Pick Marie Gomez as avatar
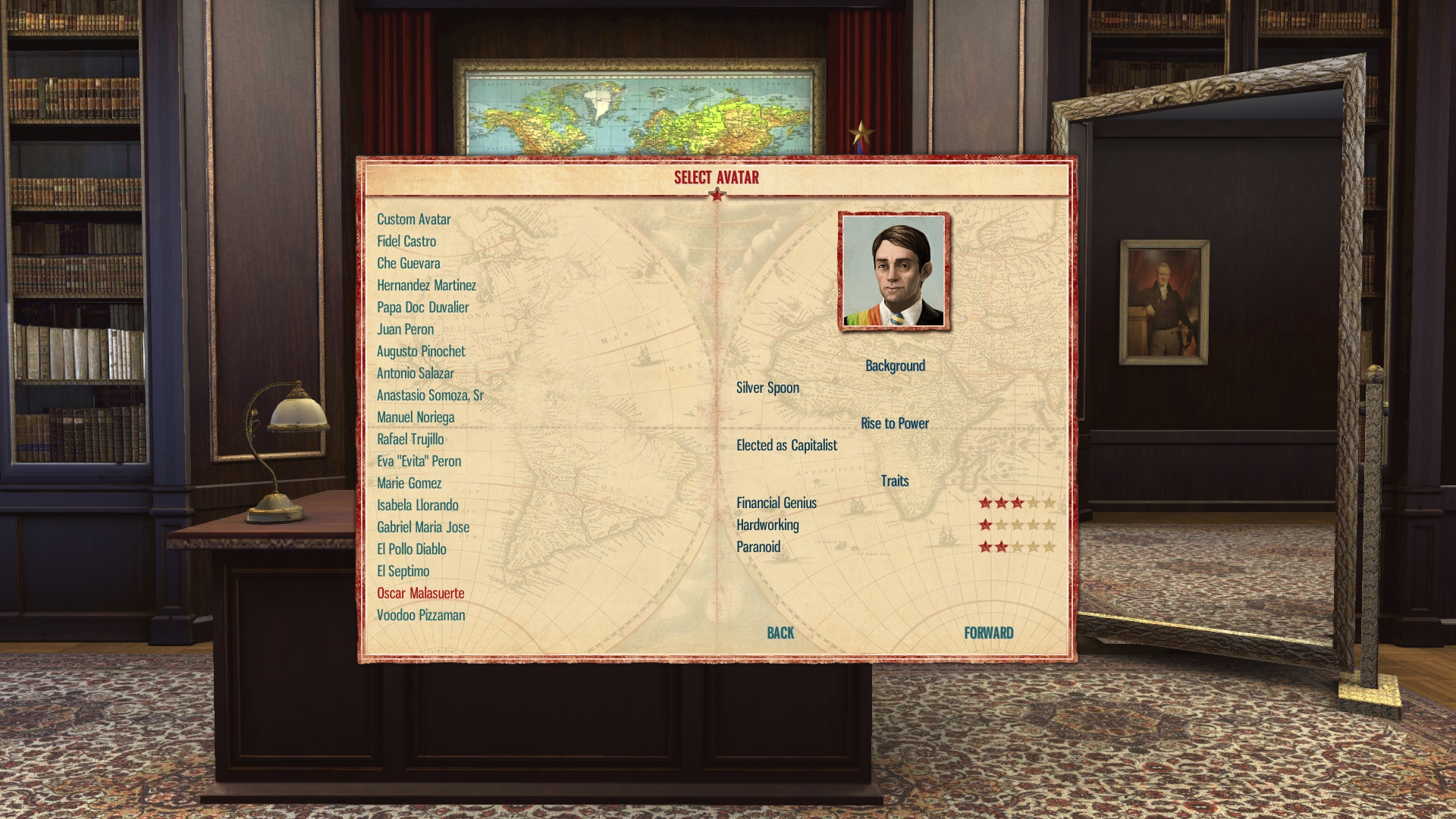Viewport: 1456px width, 819px height. click(x=409, y=483)
